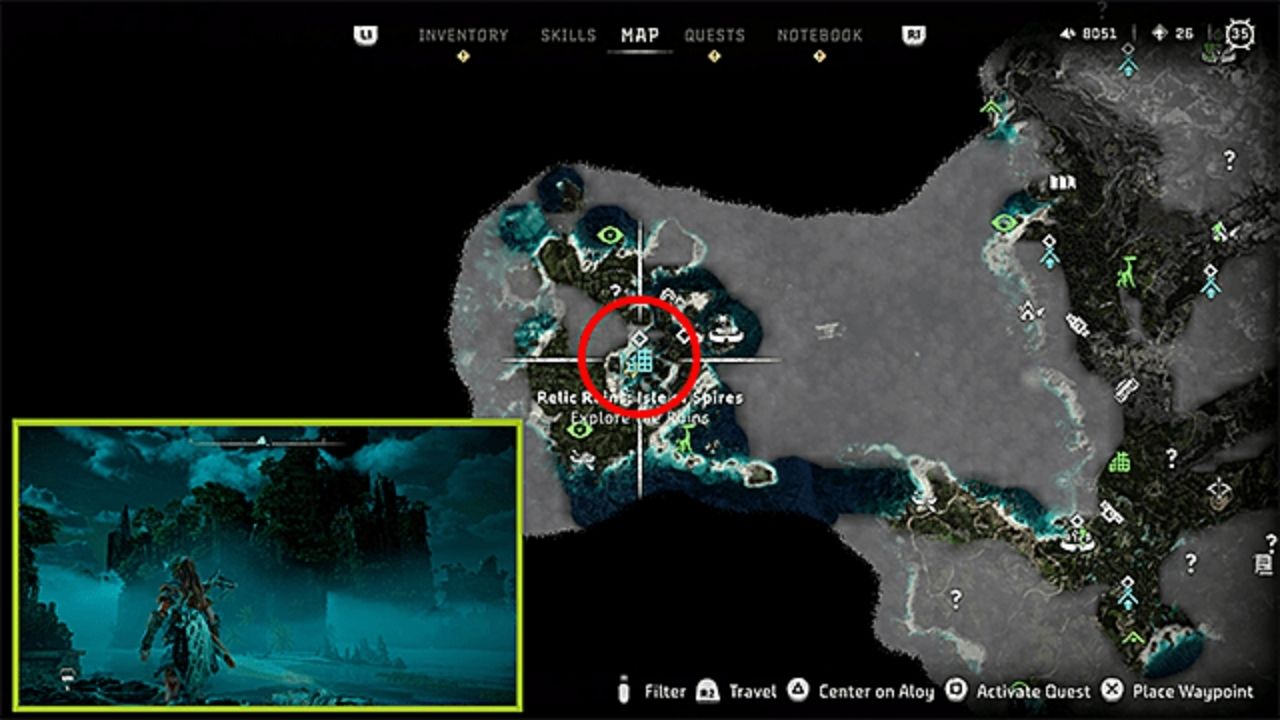1280x720 pixels.
Task: Select the Relic Ruins Isle of Spires marker
Action: tap(640, 359)
